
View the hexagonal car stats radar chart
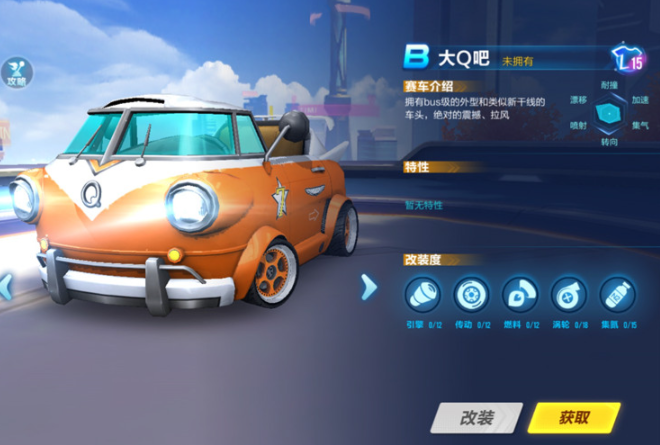[609, 114]
